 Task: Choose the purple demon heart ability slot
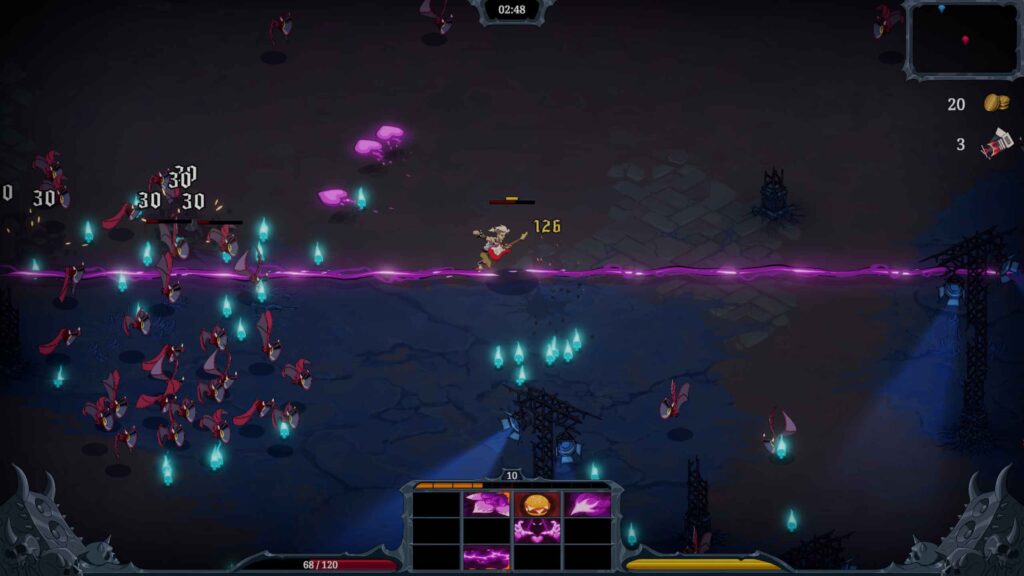(x=538, y=531)
